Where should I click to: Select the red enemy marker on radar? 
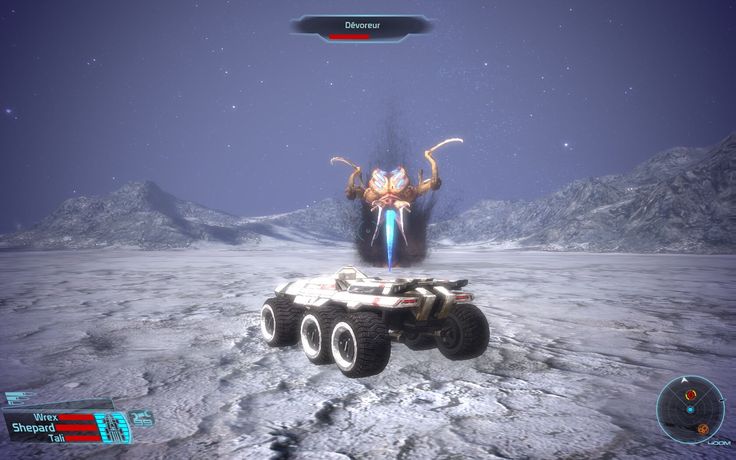(x=691, y=395)
